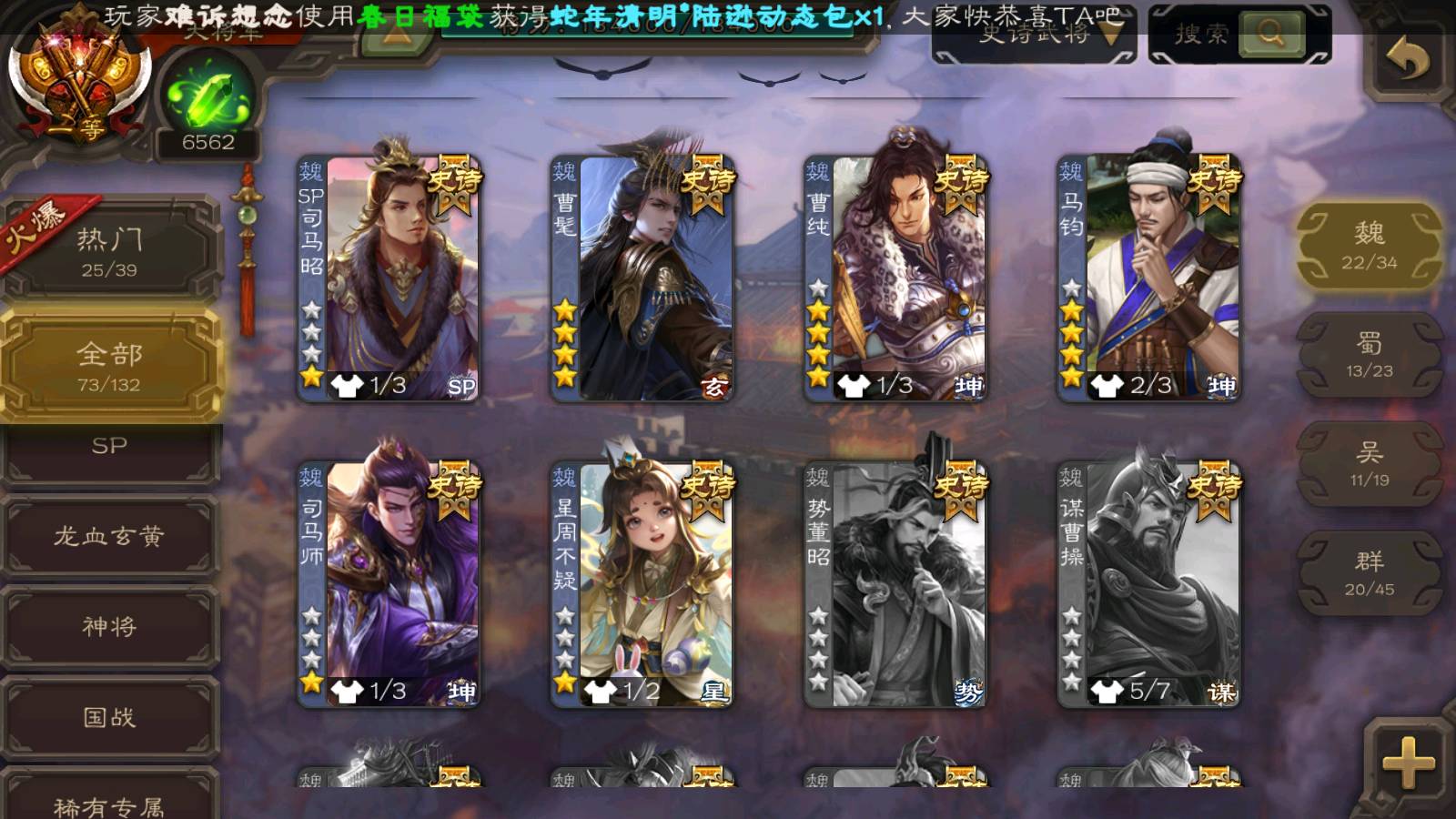Switch to the 热门 category
1456x819 pixels.
(x=109, y=251)
